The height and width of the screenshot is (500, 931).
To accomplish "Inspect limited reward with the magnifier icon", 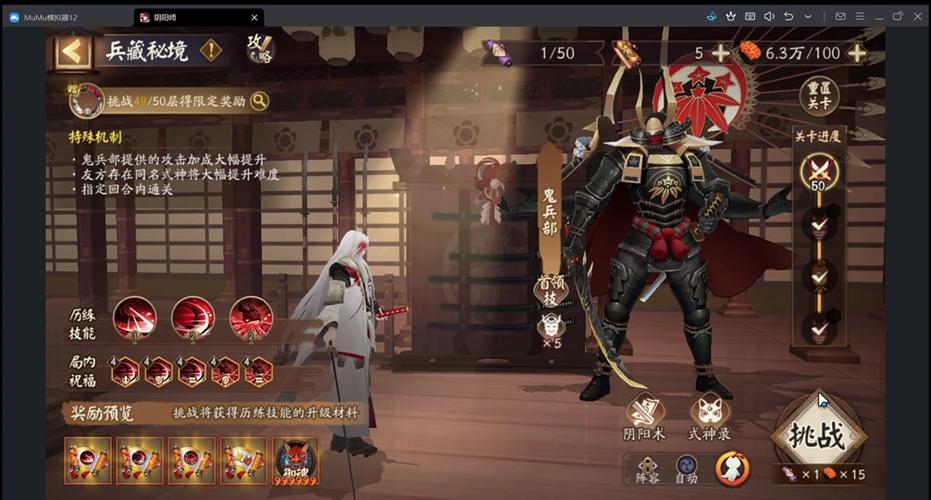I will coord(260,100).
